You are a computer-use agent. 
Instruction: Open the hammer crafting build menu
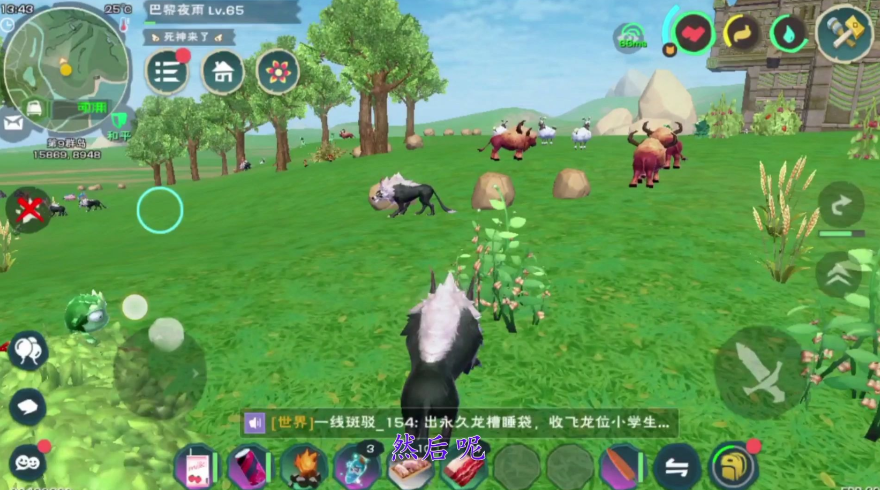coord(844,33)
